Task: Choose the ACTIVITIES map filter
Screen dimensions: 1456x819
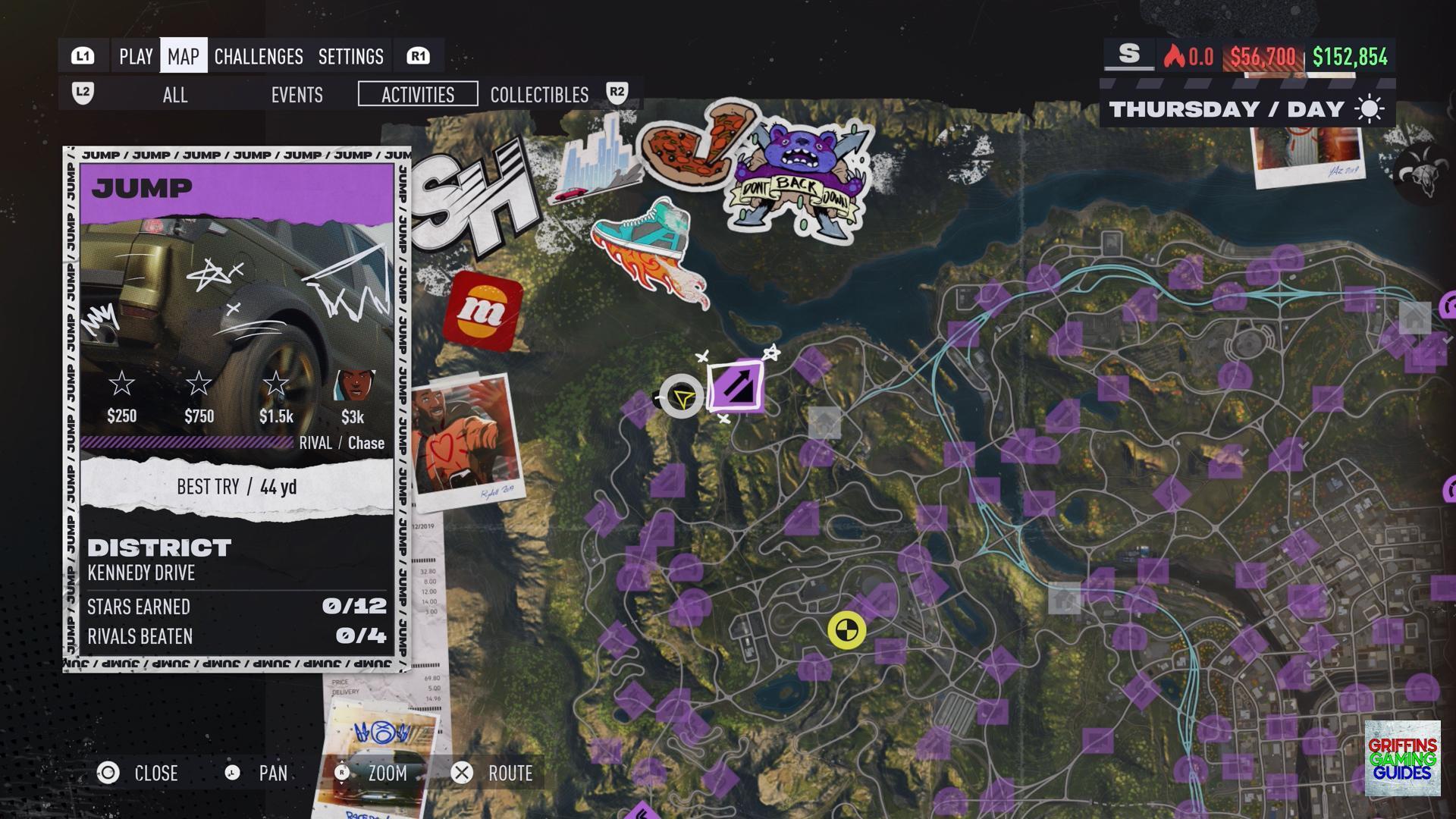Action: (x=418, y=95)
